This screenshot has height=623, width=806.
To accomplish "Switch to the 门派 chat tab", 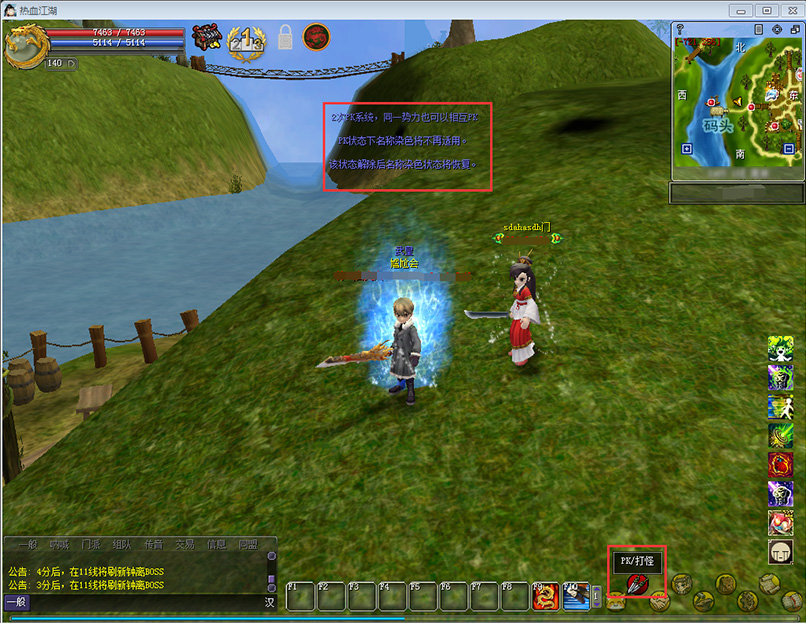I will 89,545.
